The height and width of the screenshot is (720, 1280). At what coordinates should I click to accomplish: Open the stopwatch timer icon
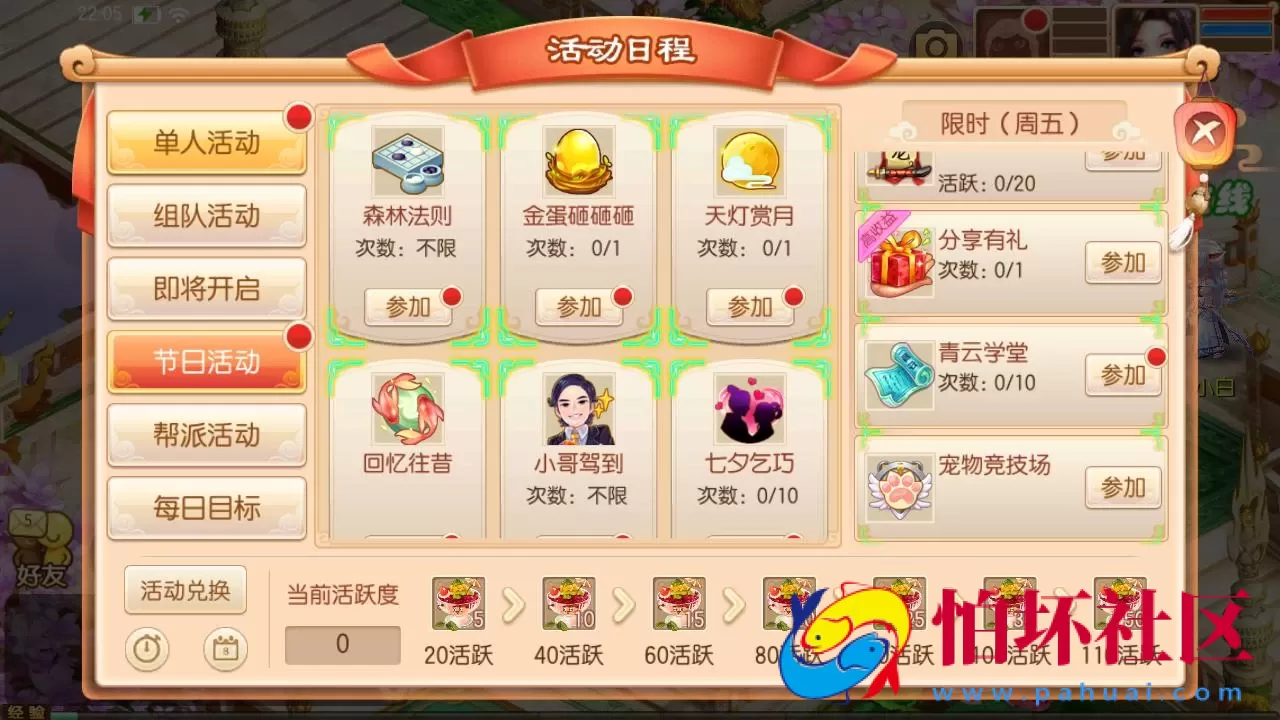[x=148, y=648]
